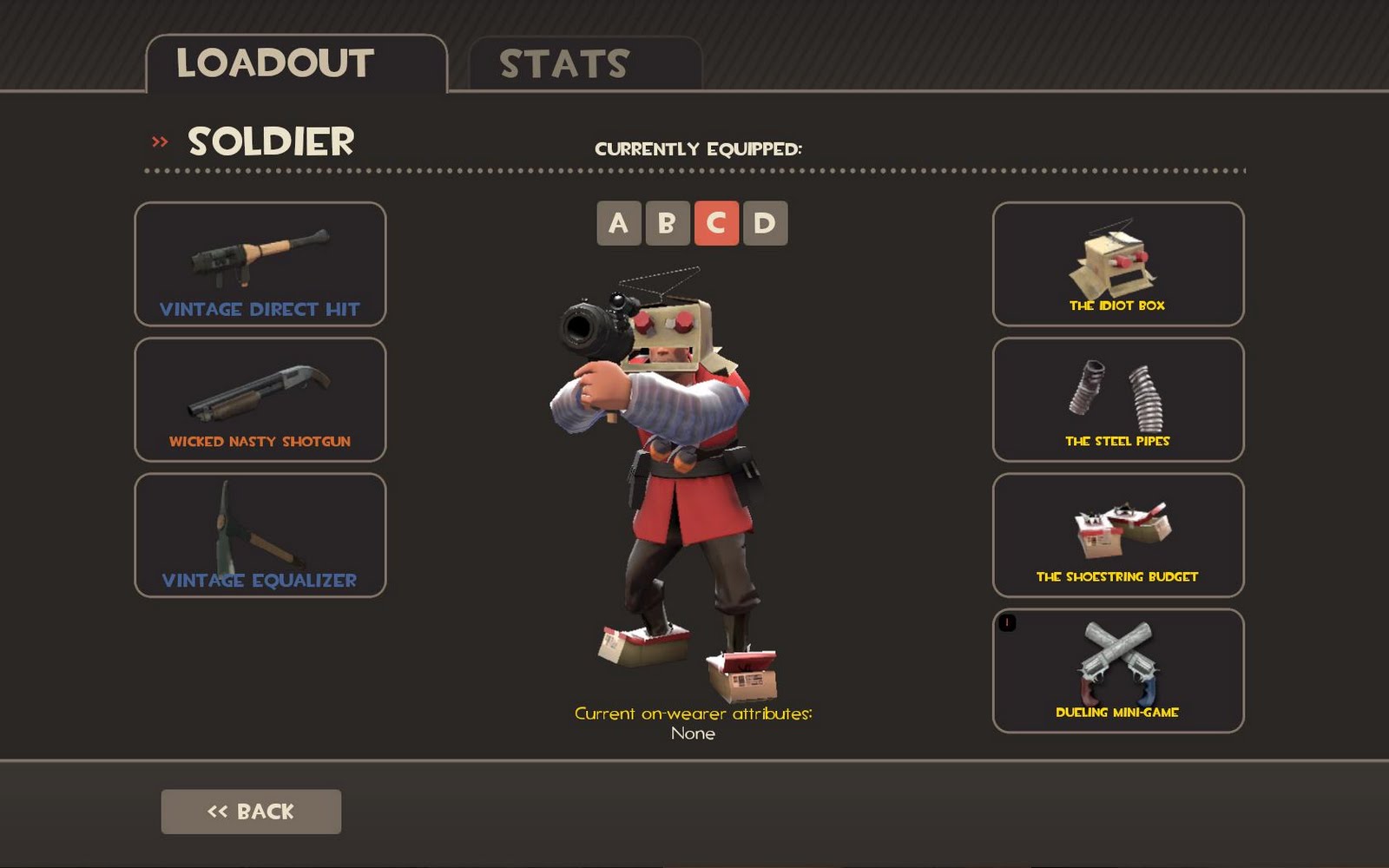Pick The Shoestring Budget slot

(x=1118, y=535)
